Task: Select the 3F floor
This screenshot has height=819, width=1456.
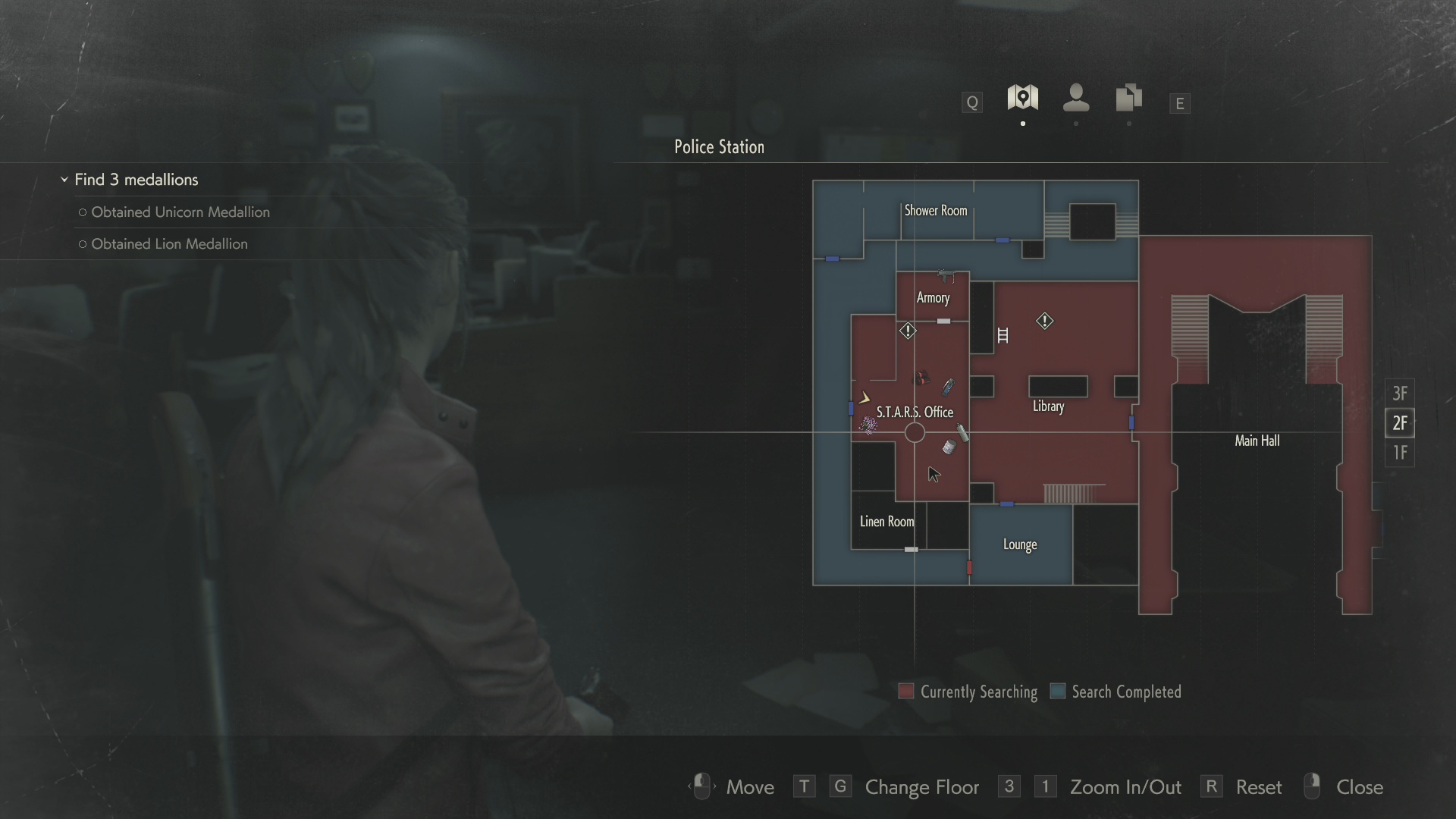Action: click(1400, 394)
